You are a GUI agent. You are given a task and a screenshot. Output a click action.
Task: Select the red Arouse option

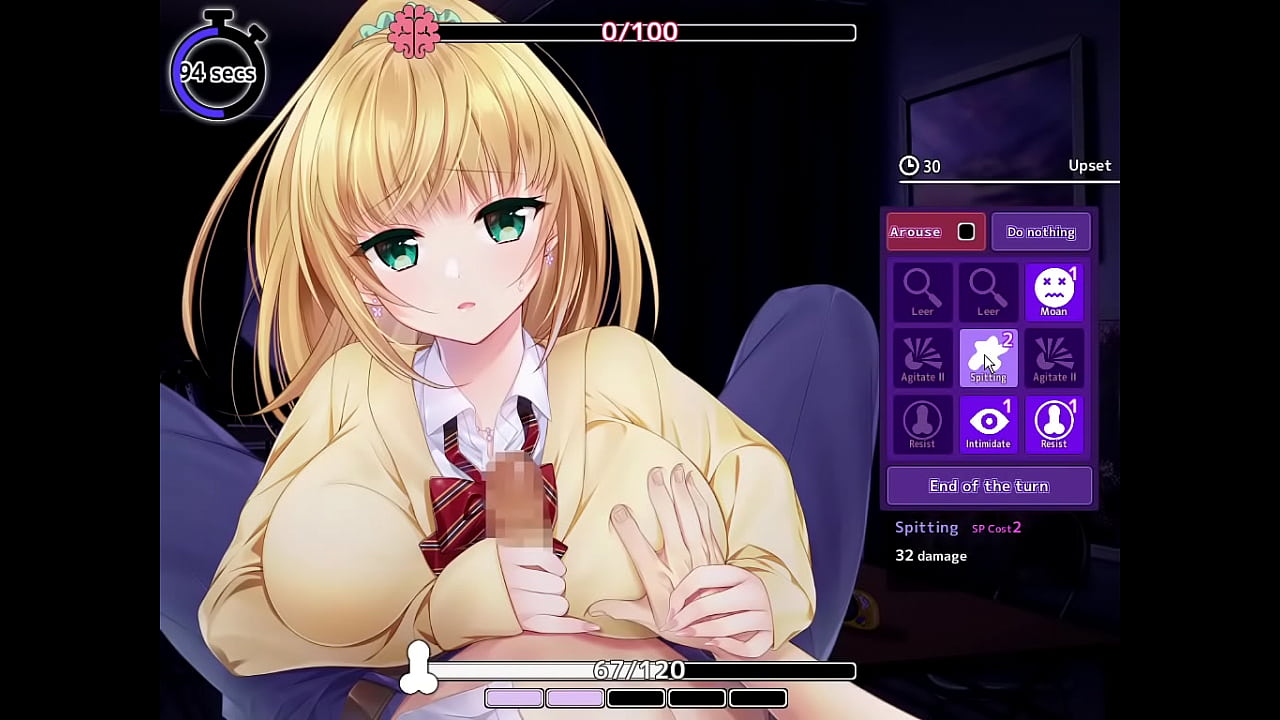[x=915, y=231]
